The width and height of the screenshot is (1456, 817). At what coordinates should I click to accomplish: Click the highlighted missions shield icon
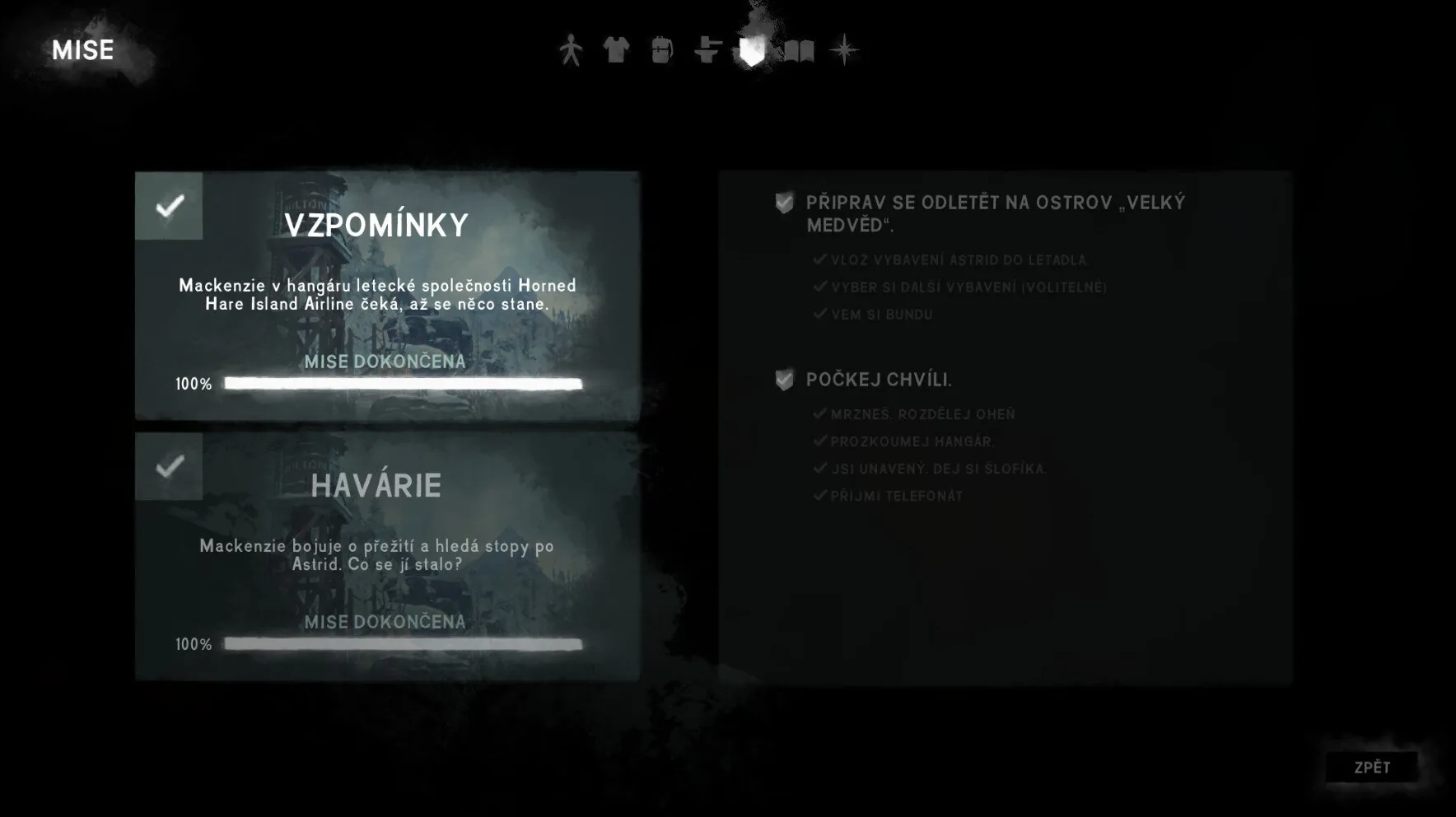pyautogui.click(x=750, y=51)
